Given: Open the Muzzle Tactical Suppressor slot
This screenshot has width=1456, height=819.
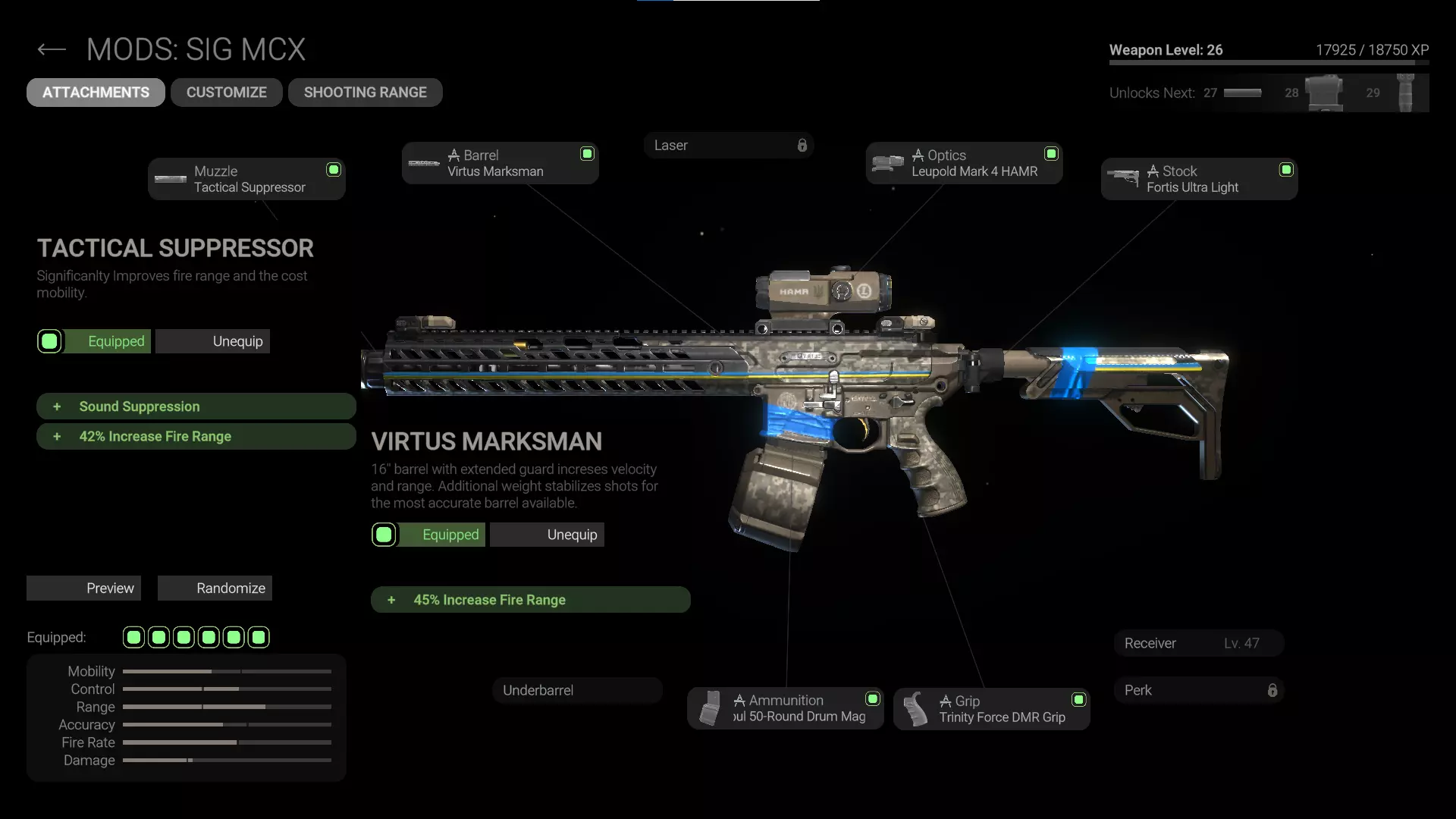Looking at the screenshot, I should pyautogui.click(x=246, y=179).
